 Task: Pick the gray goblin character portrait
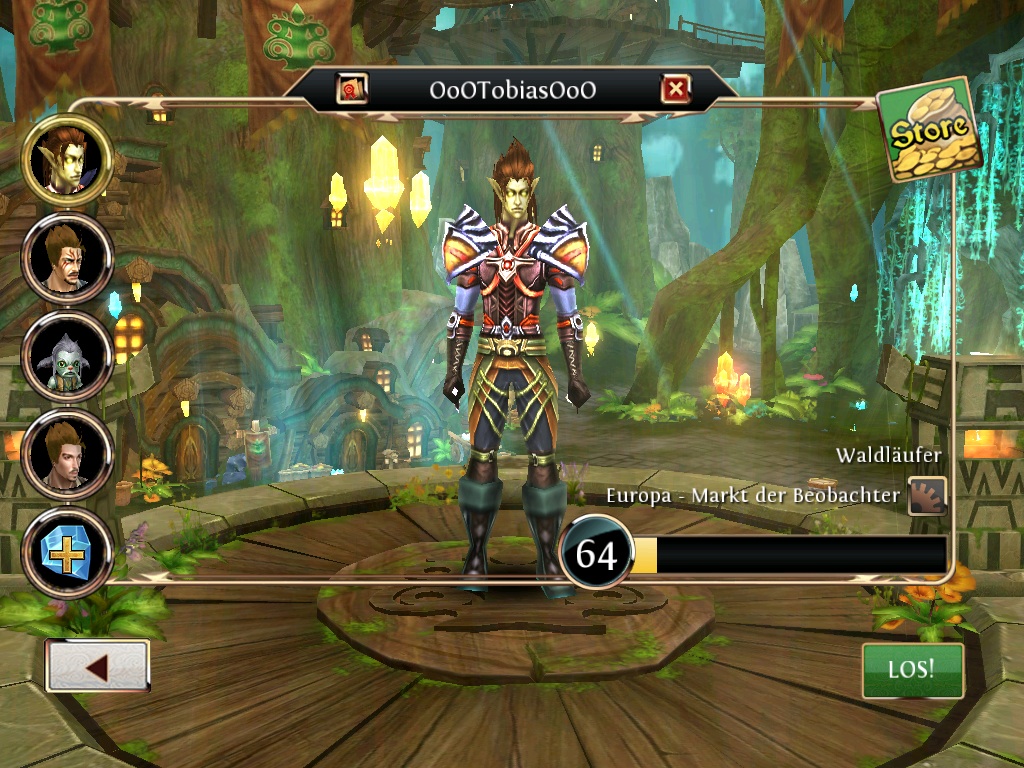click(x=68, y=355)
